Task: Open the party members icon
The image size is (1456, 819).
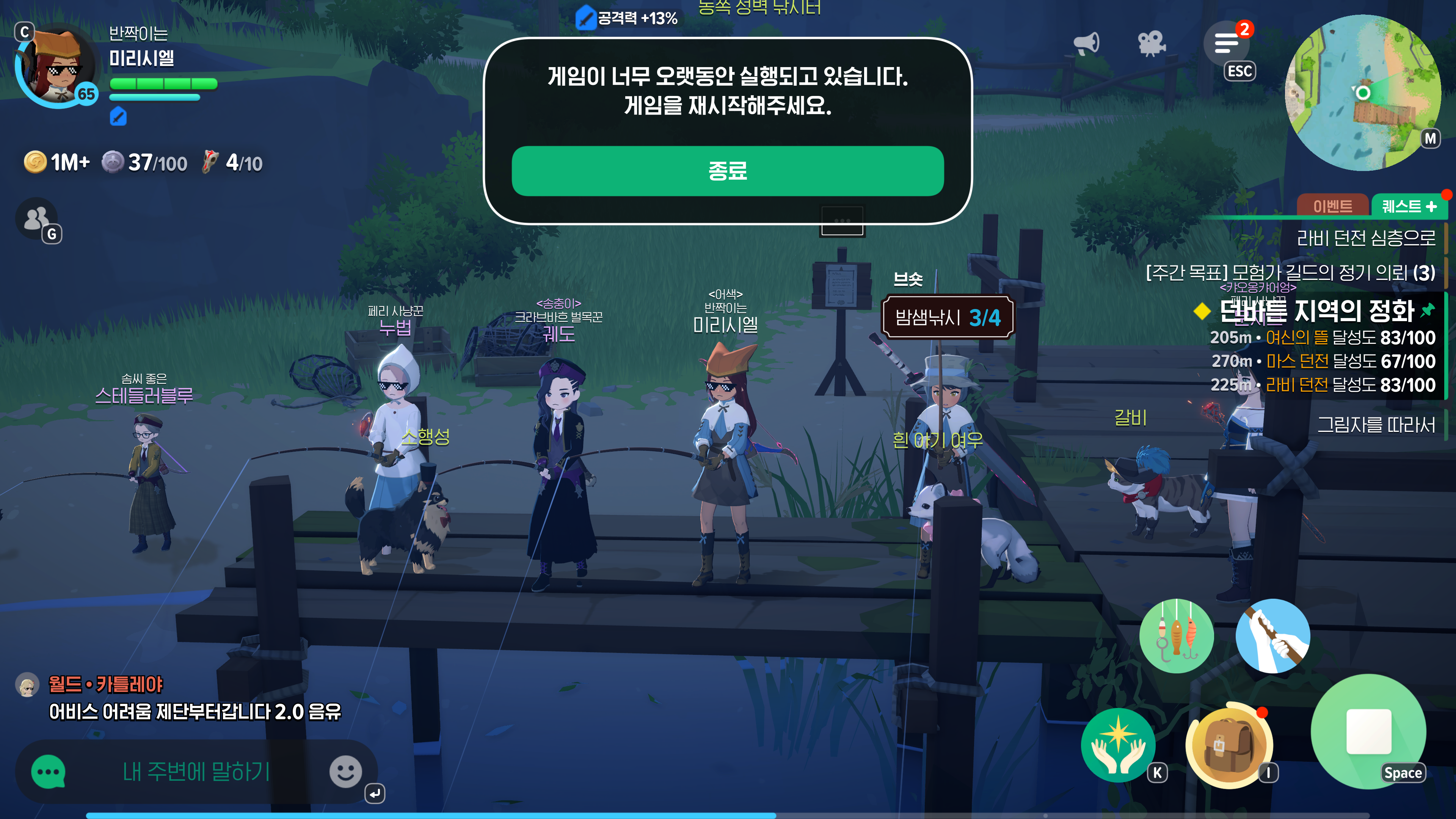Action: click(x=36, y=219)
